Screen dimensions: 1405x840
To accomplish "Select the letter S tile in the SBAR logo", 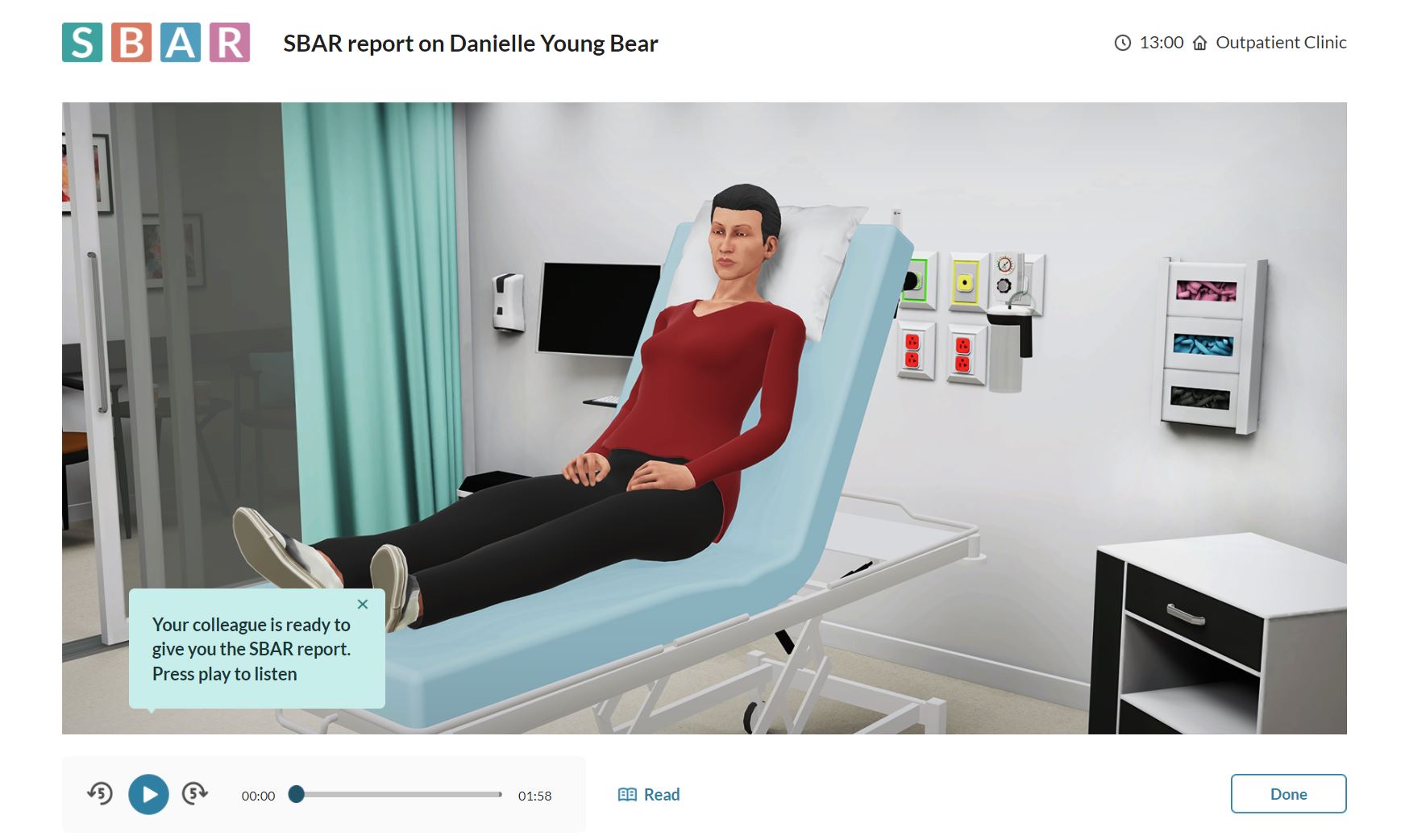I will click(x=81, y=42).
